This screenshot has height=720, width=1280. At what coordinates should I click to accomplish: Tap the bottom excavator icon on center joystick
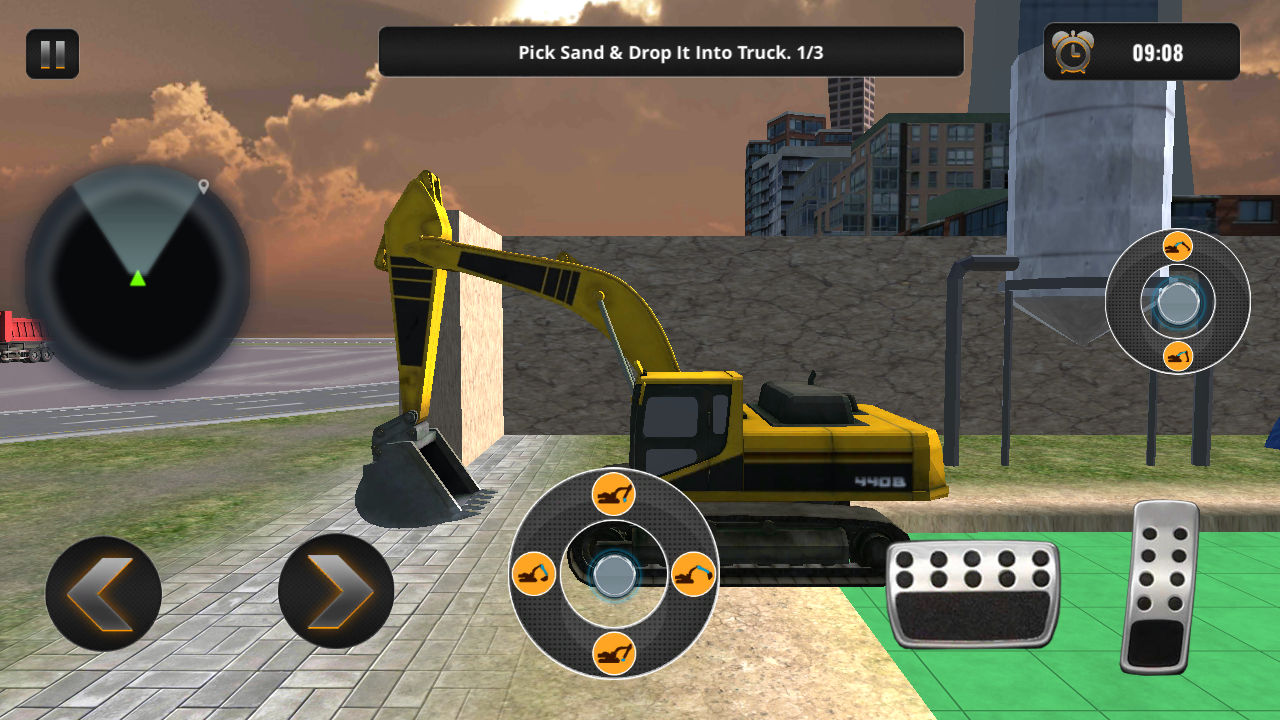pos(613,653)
